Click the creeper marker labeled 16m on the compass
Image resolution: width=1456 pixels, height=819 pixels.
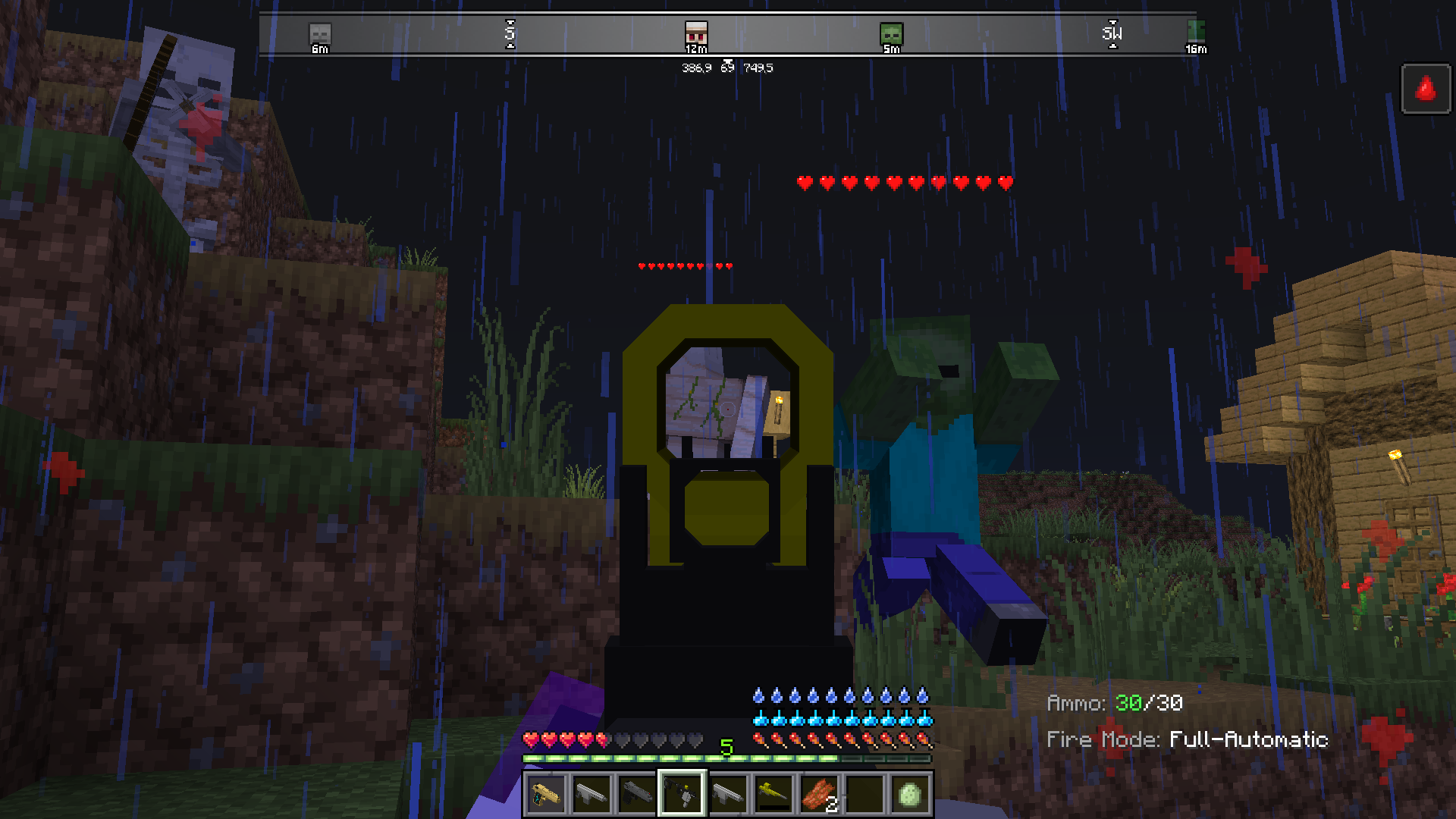tap(1197, 33)
